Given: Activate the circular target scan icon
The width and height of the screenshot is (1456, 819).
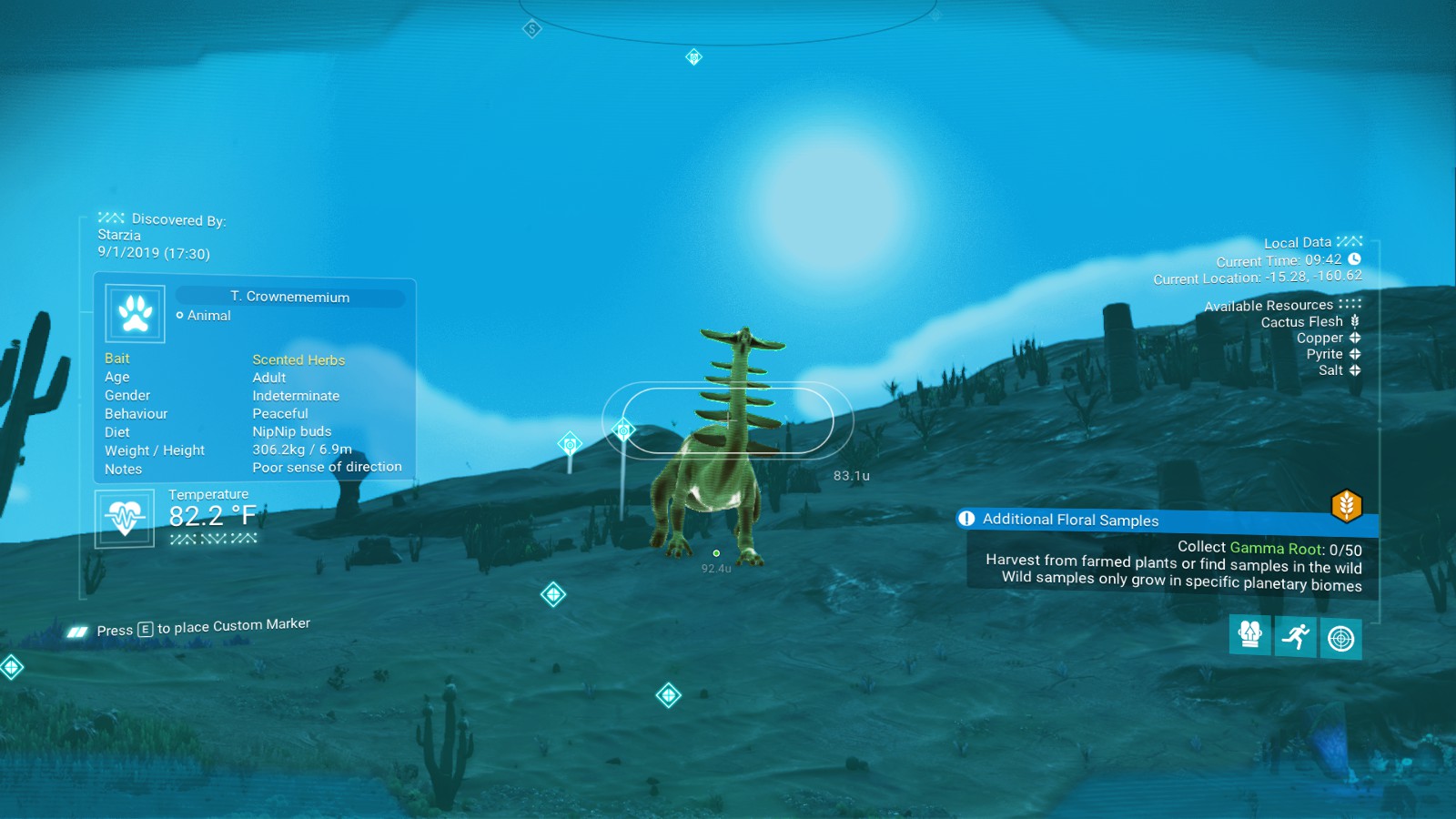Looking at the screenshot, I should [x=1340, y=639].
